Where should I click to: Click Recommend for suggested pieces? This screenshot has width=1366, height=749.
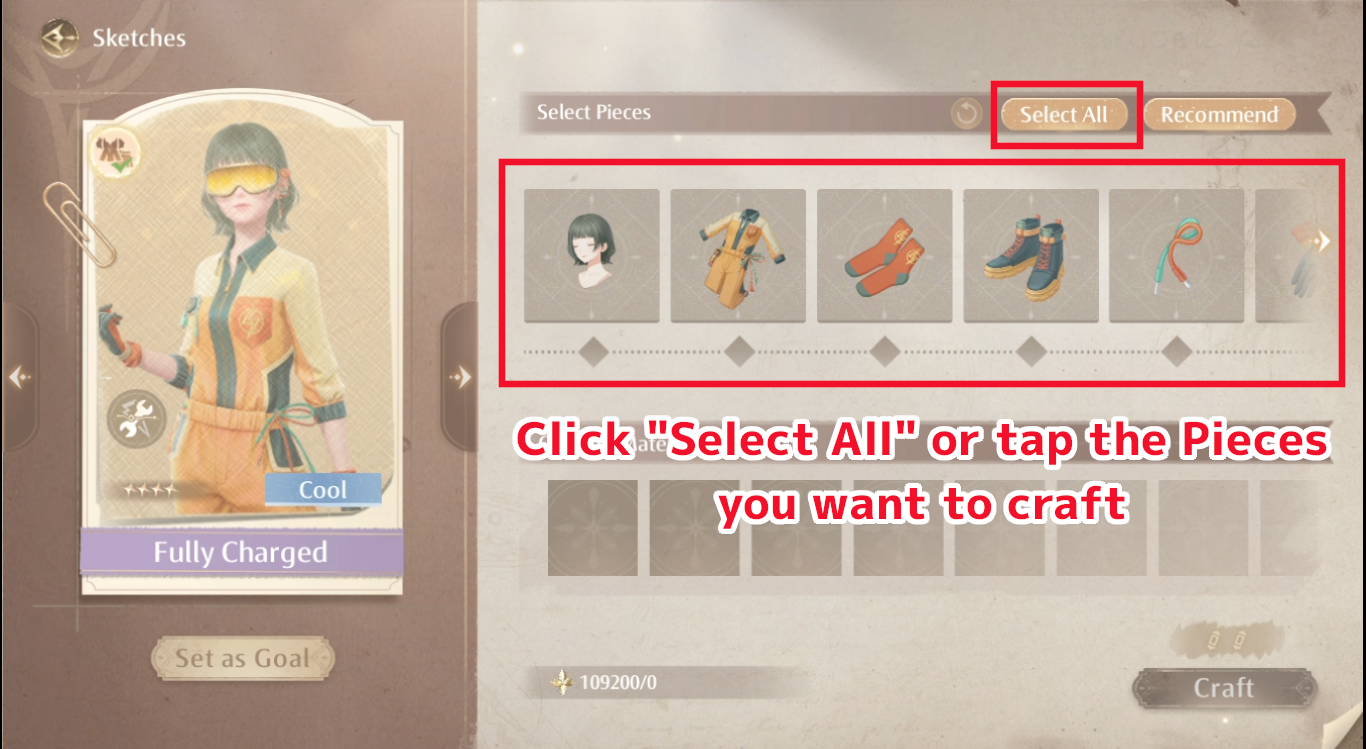point(1220,113)
